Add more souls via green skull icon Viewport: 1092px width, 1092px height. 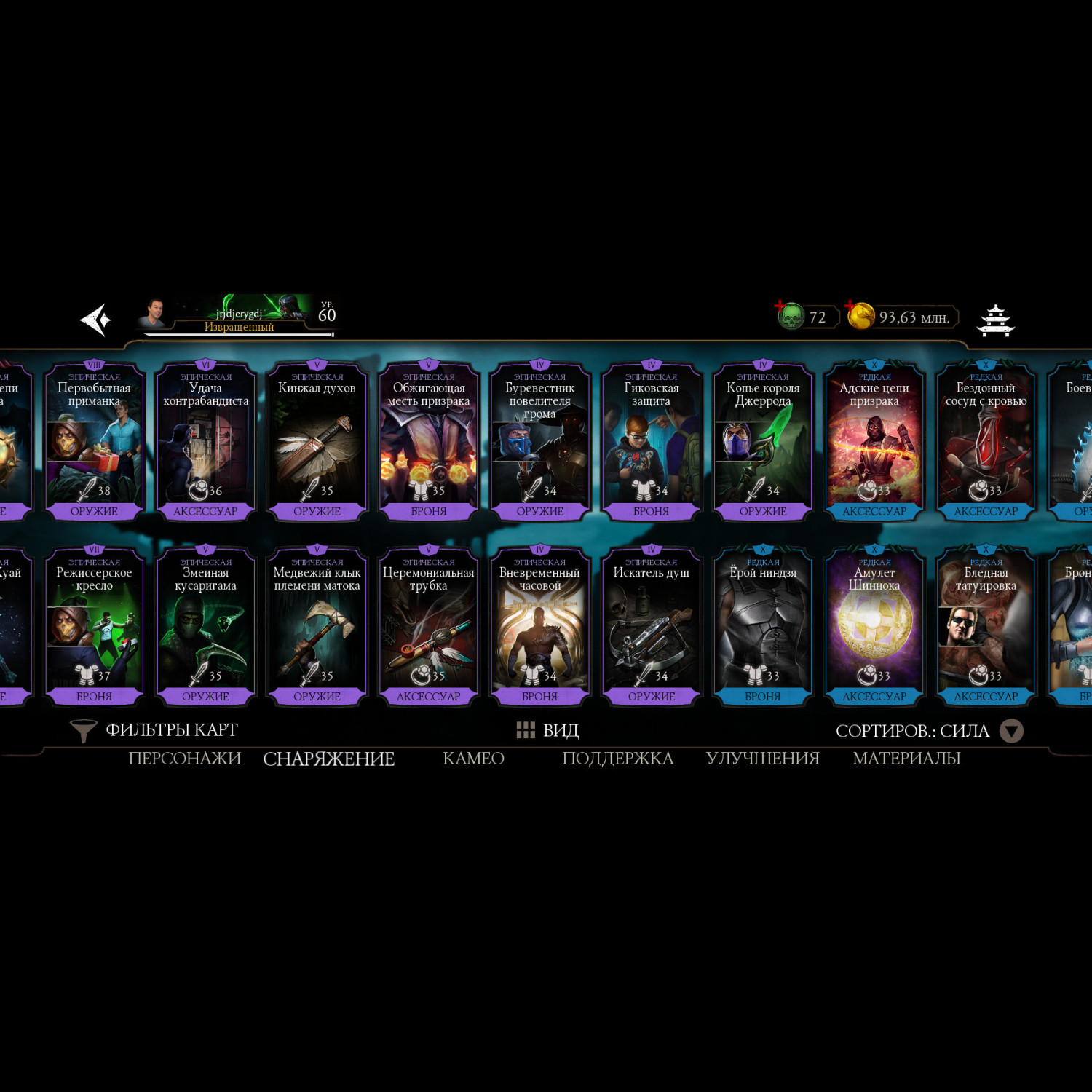point(790,317)
